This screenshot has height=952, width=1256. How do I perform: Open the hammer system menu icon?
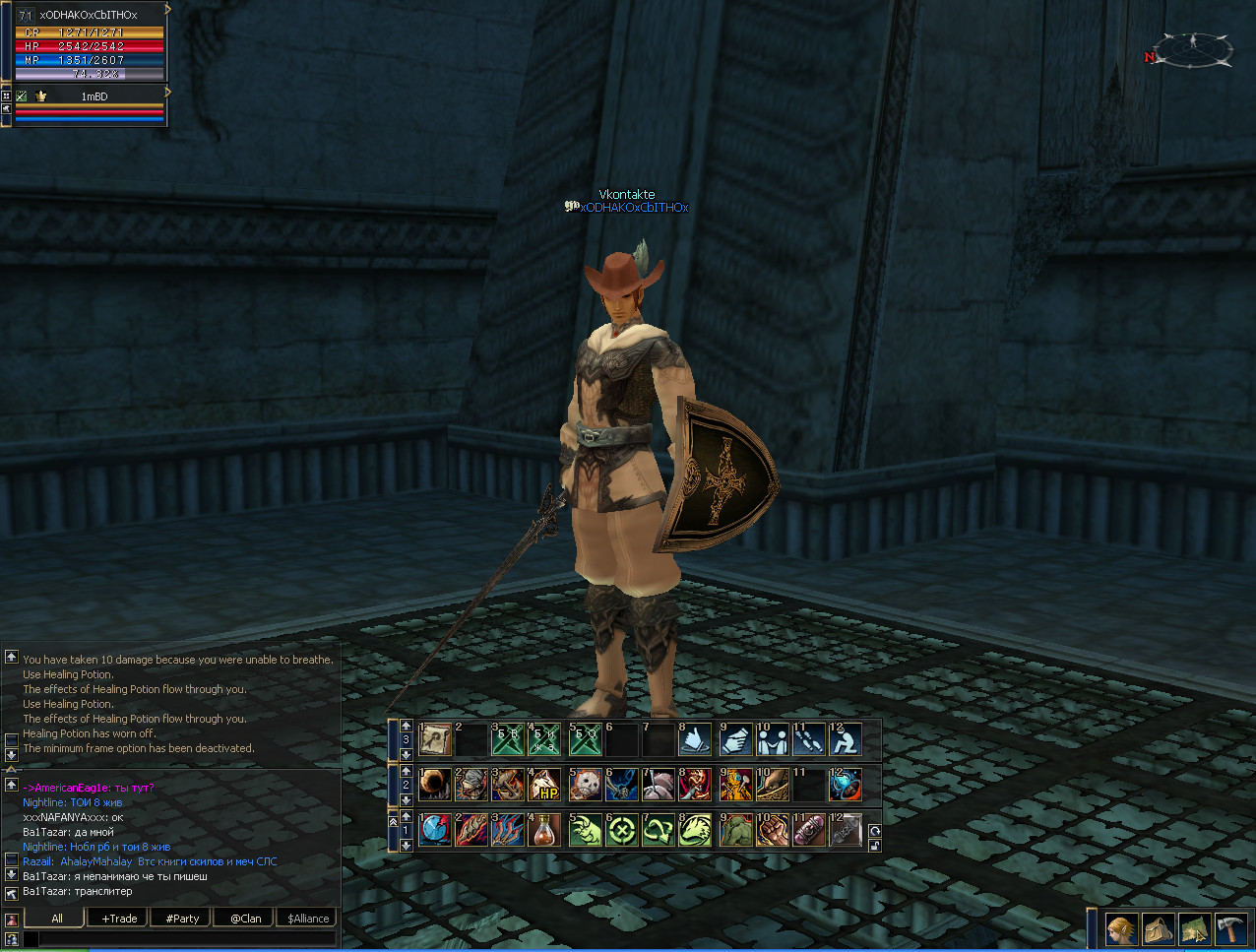[1231, 929]
